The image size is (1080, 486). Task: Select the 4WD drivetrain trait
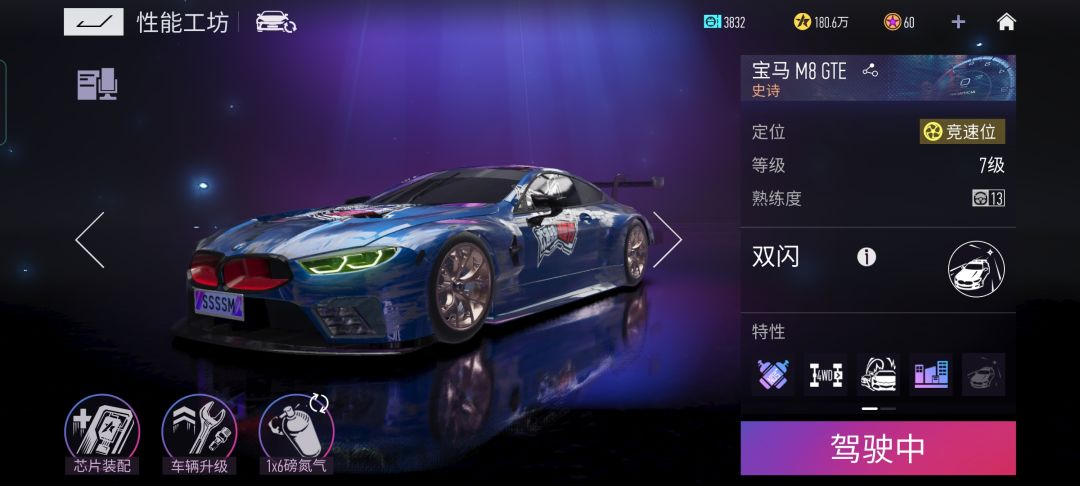point(826,375)
